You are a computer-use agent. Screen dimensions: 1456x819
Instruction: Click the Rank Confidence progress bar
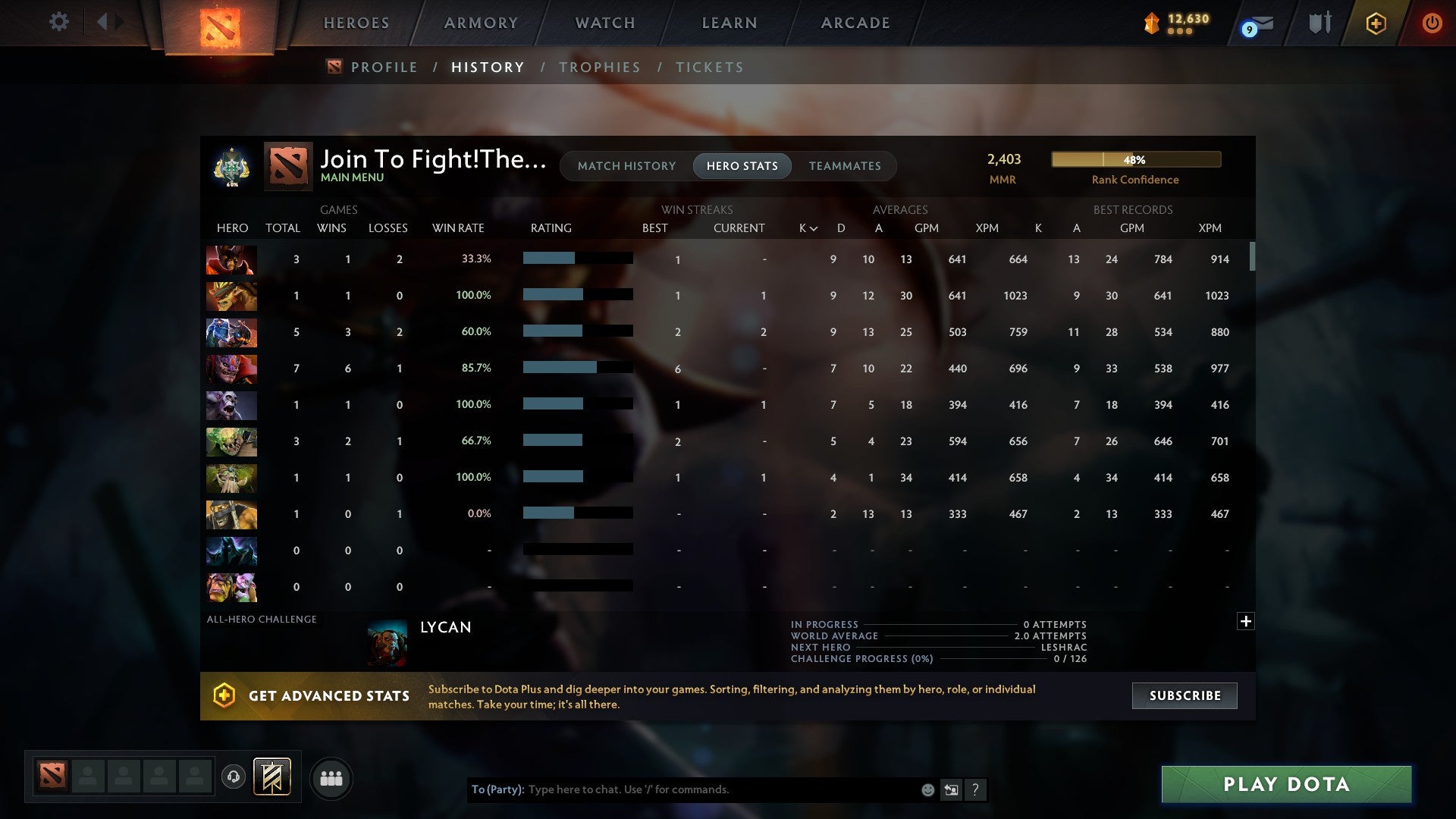click(x=1135, y=159)
